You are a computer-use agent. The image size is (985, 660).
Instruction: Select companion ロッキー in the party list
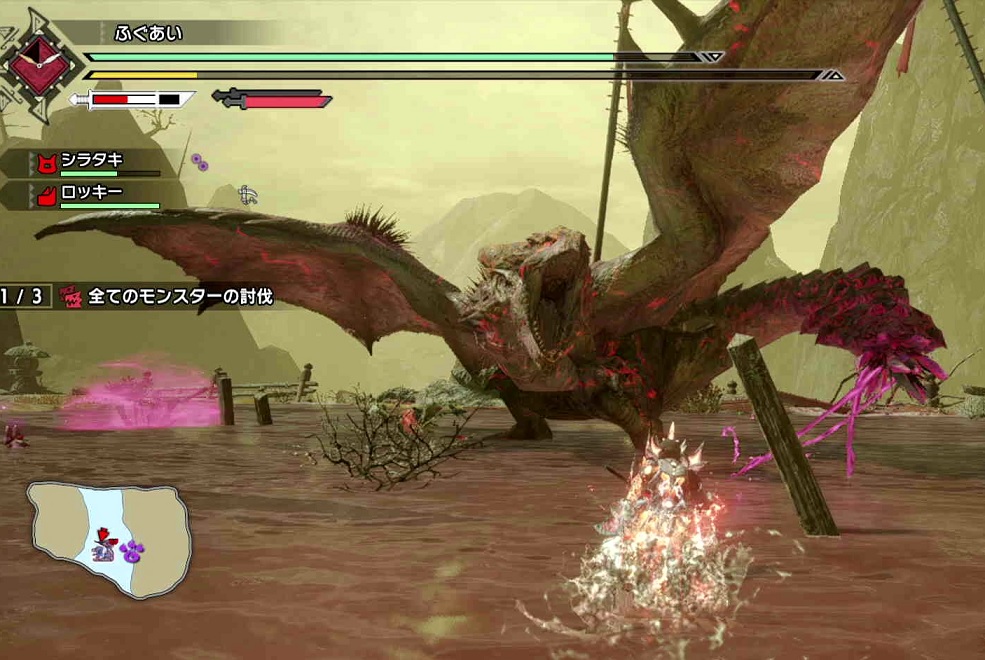click(96, 194)
